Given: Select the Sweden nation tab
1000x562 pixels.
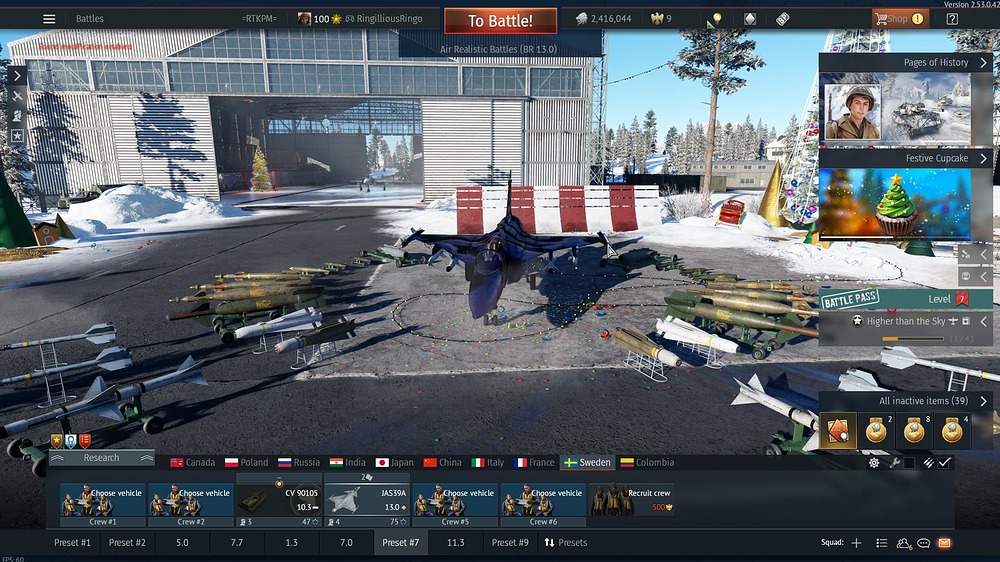Looking at the screenshot, I should point(587,463).
